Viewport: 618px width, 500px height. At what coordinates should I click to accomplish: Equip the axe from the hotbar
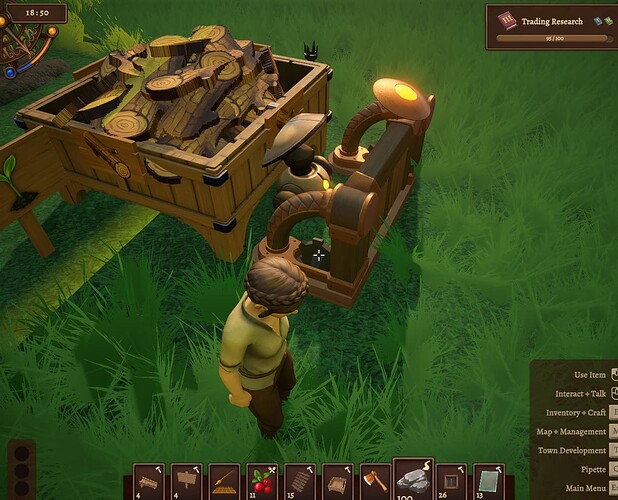coord(375,481)
